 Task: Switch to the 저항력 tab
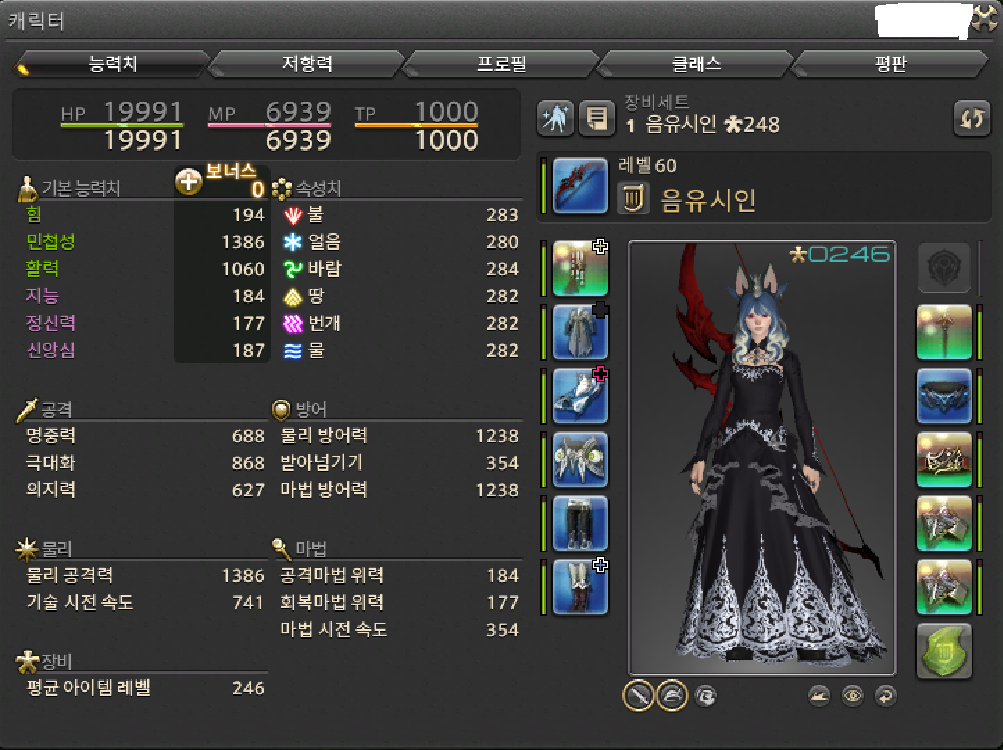pyautogui.click(x=306, y=64)
